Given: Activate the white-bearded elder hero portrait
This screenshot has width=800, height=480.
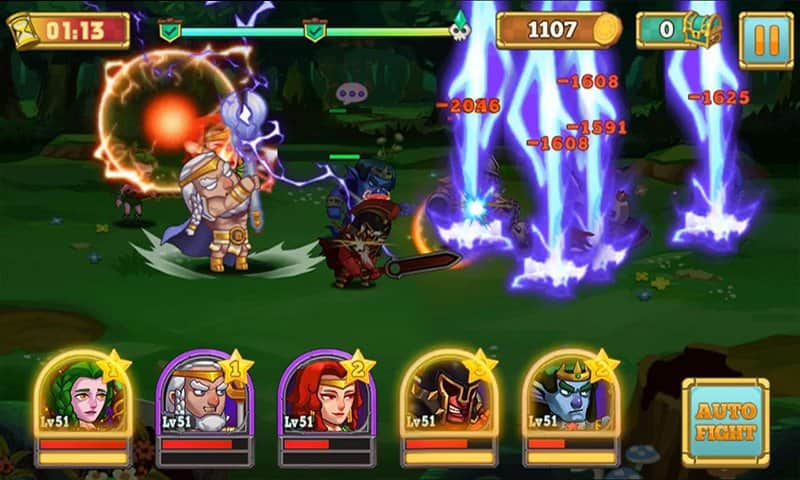Looking at the screenshot, I should point(204,397).
